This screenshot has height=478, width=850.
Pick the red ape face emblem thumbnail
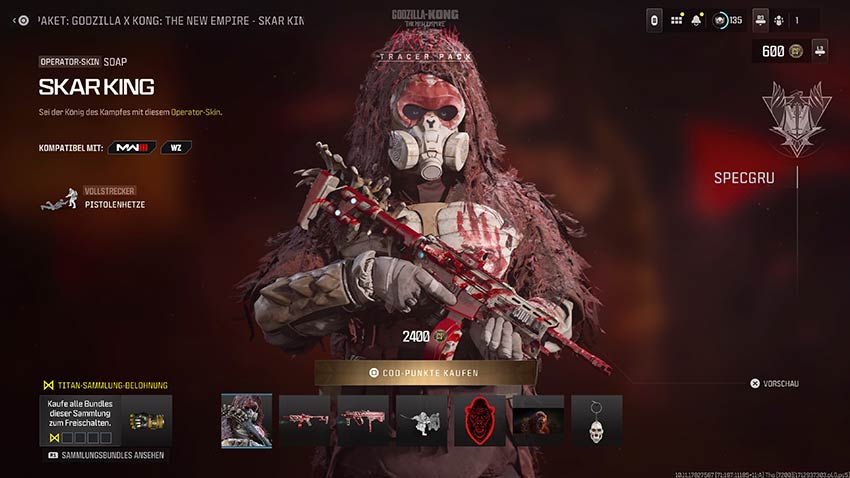480,420
